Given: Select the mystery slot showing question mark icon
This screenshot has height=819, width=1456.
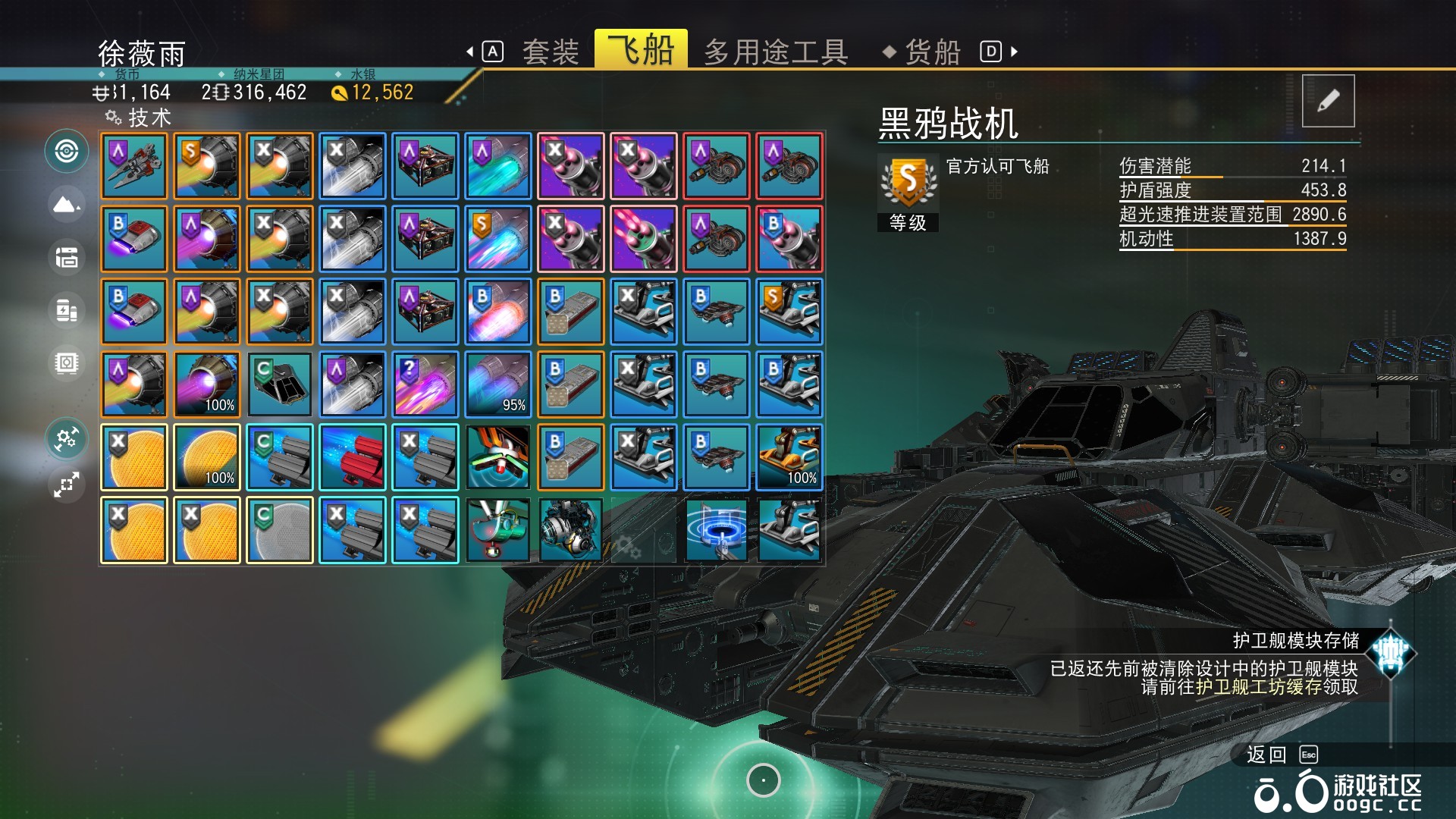Looking at the screenshot, I should tap(425, 383).
